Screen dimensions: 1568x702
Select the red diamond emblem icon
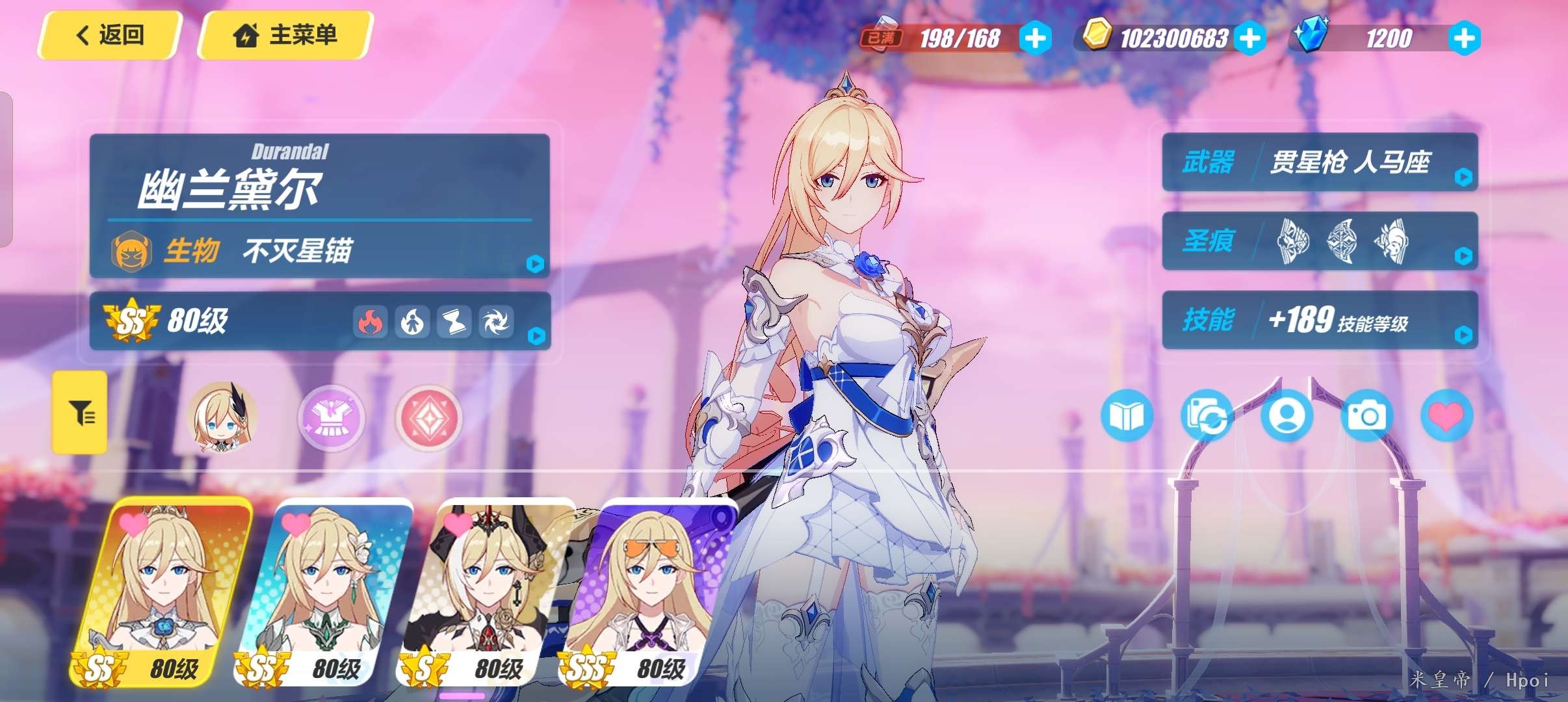point(428,417)
